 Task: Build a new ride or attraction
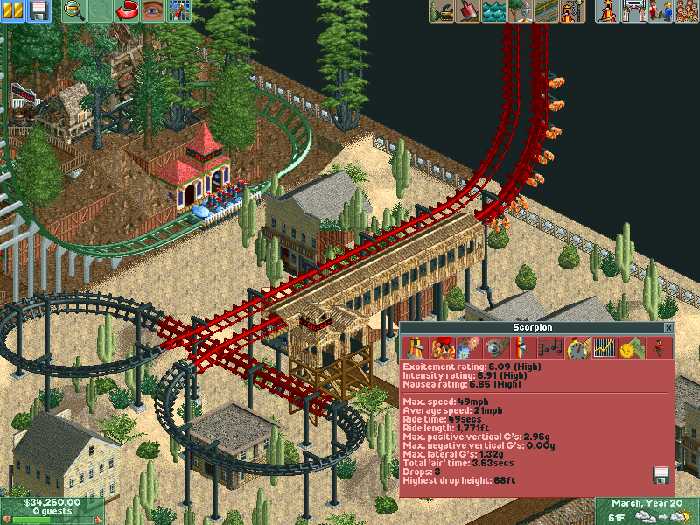[572, 11]
